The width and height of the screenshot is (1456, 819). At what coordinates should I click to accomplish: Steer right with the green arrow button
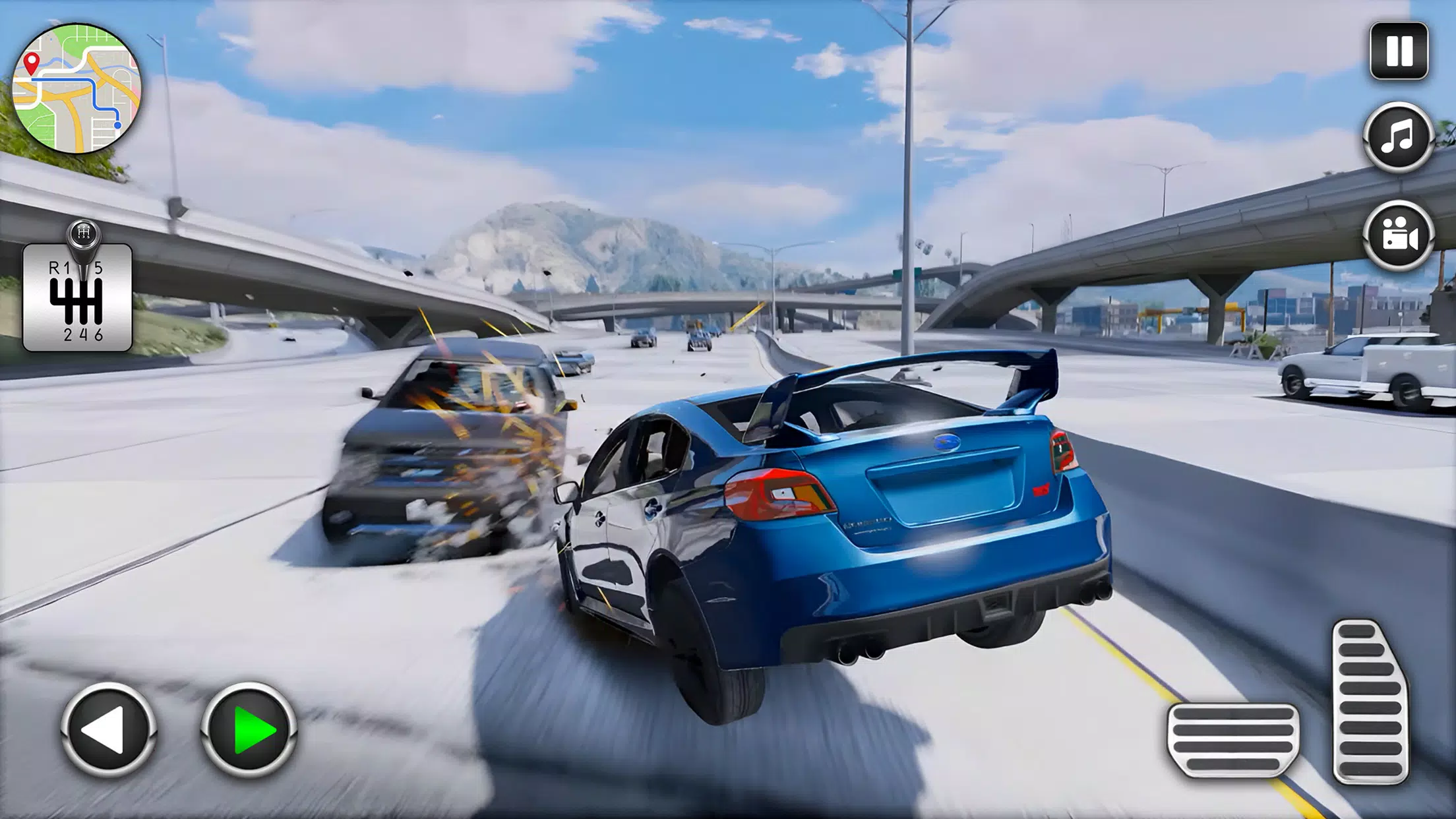[249, 729]
